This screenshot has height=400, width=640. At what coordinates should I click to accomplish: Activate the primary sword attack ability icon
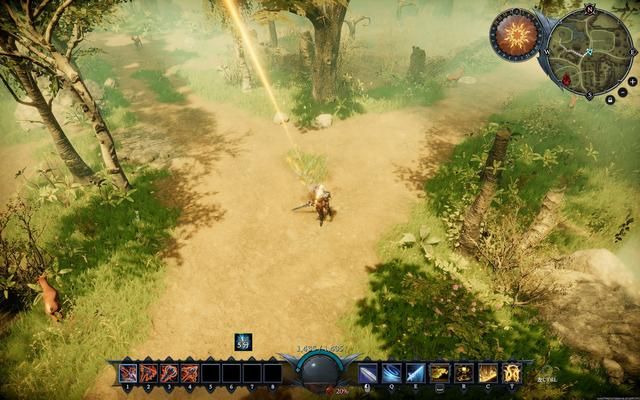[368, 373]
